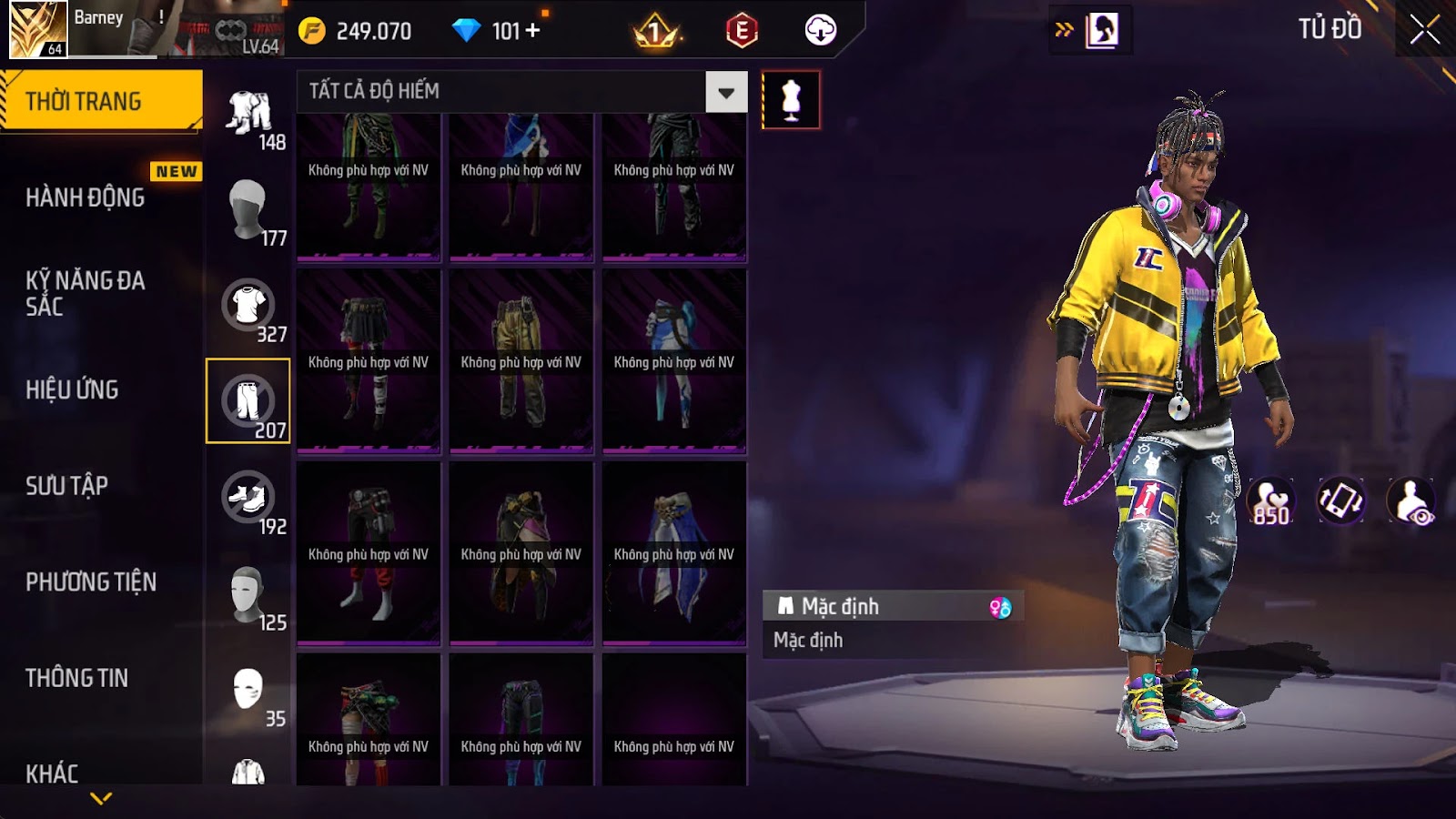Viewport: 1456px width, 819px height.
Task: Open the THỜI TRANG tab
Action: click(x=100, y=101)
